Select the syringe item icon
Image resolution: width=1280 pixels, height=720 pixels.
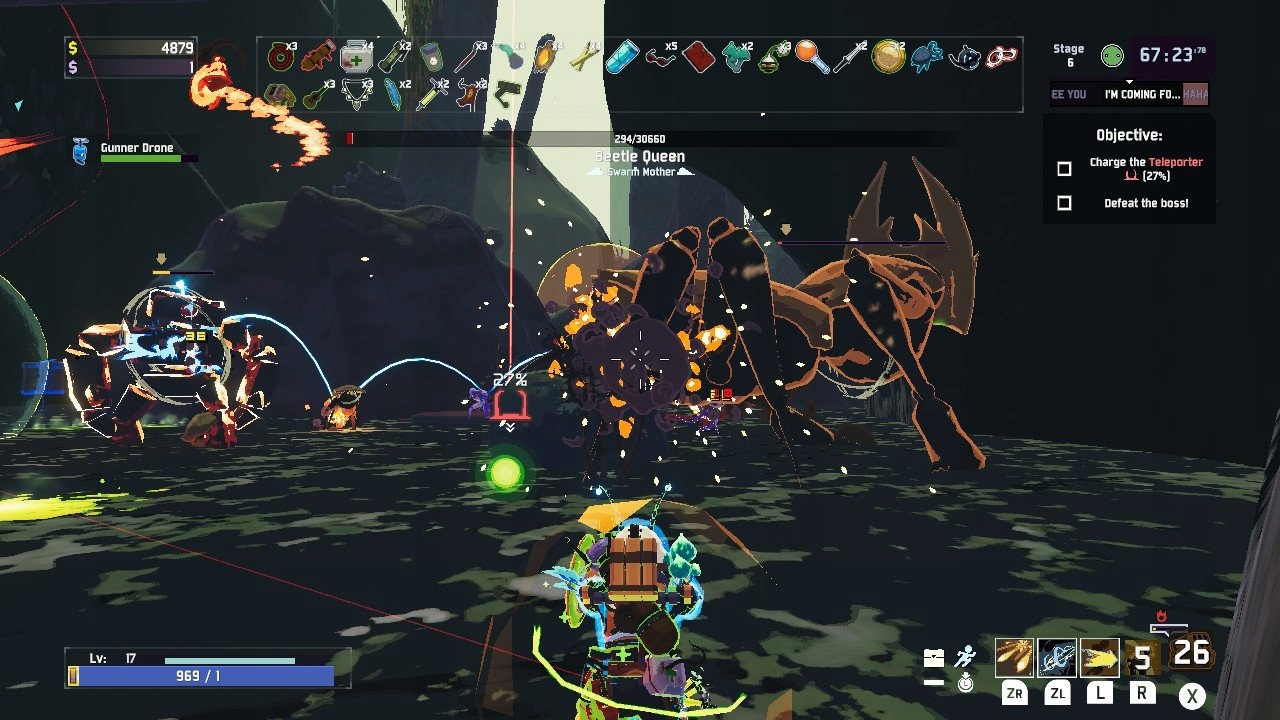(431, 95)
